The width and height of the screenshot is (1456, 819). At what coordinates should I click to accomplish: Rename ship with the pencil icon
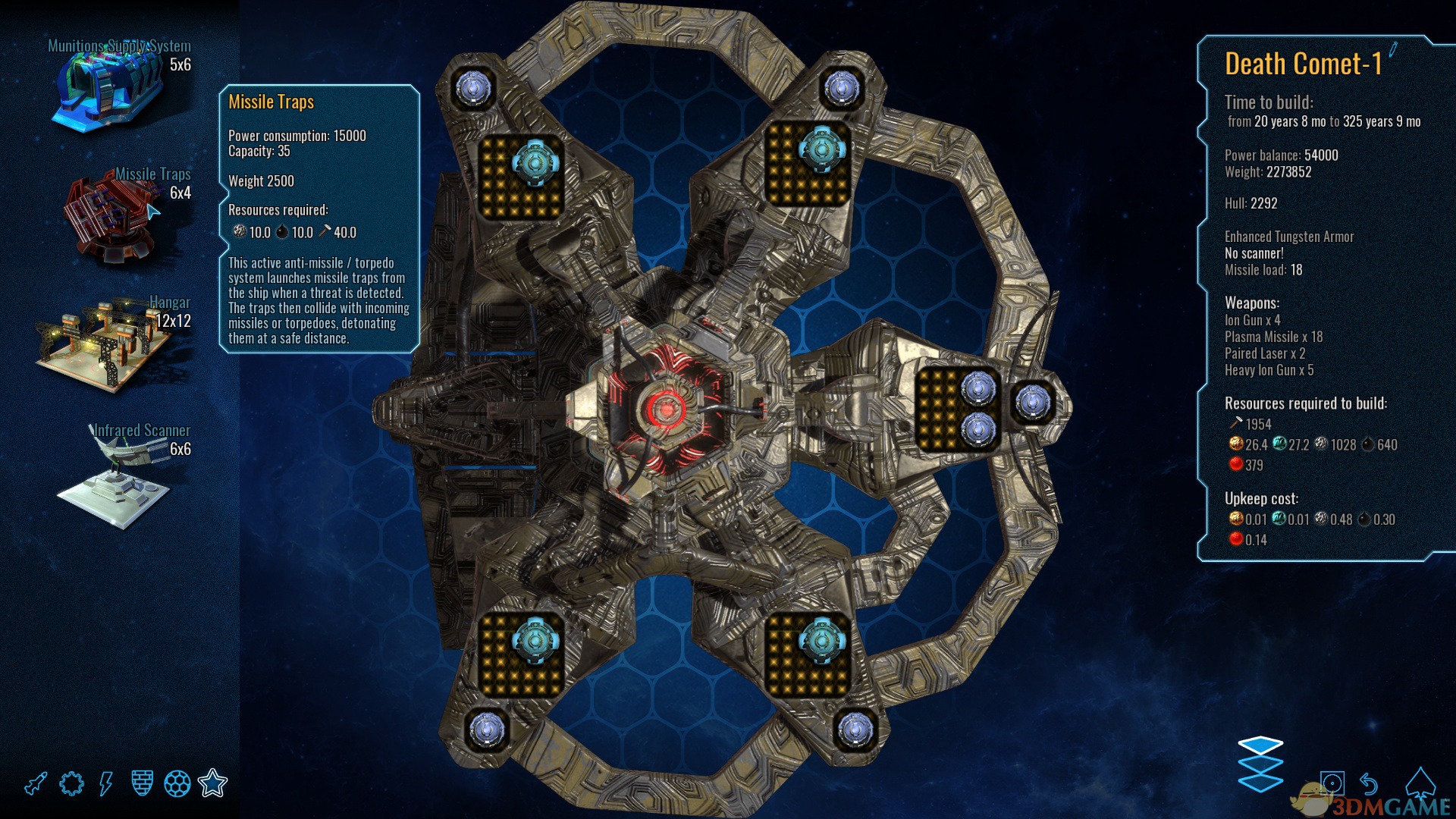coord(1393,50)
